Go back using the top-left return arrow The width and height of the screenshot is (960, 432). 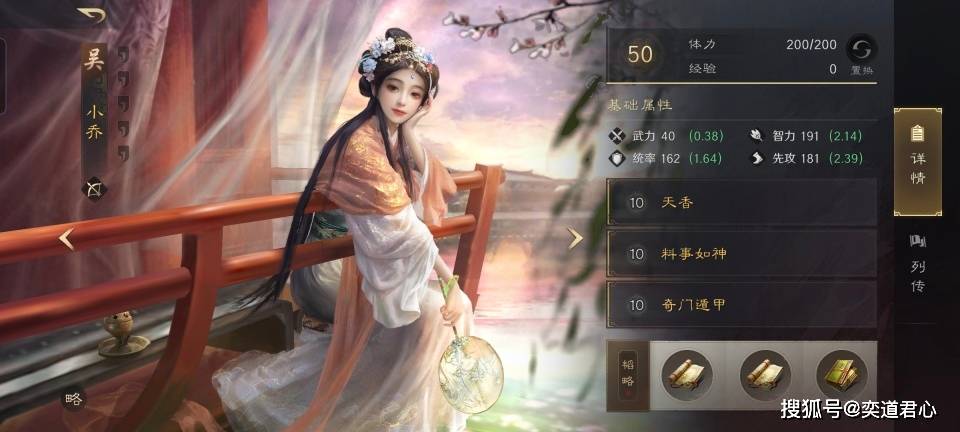click(x=91, y=16)
